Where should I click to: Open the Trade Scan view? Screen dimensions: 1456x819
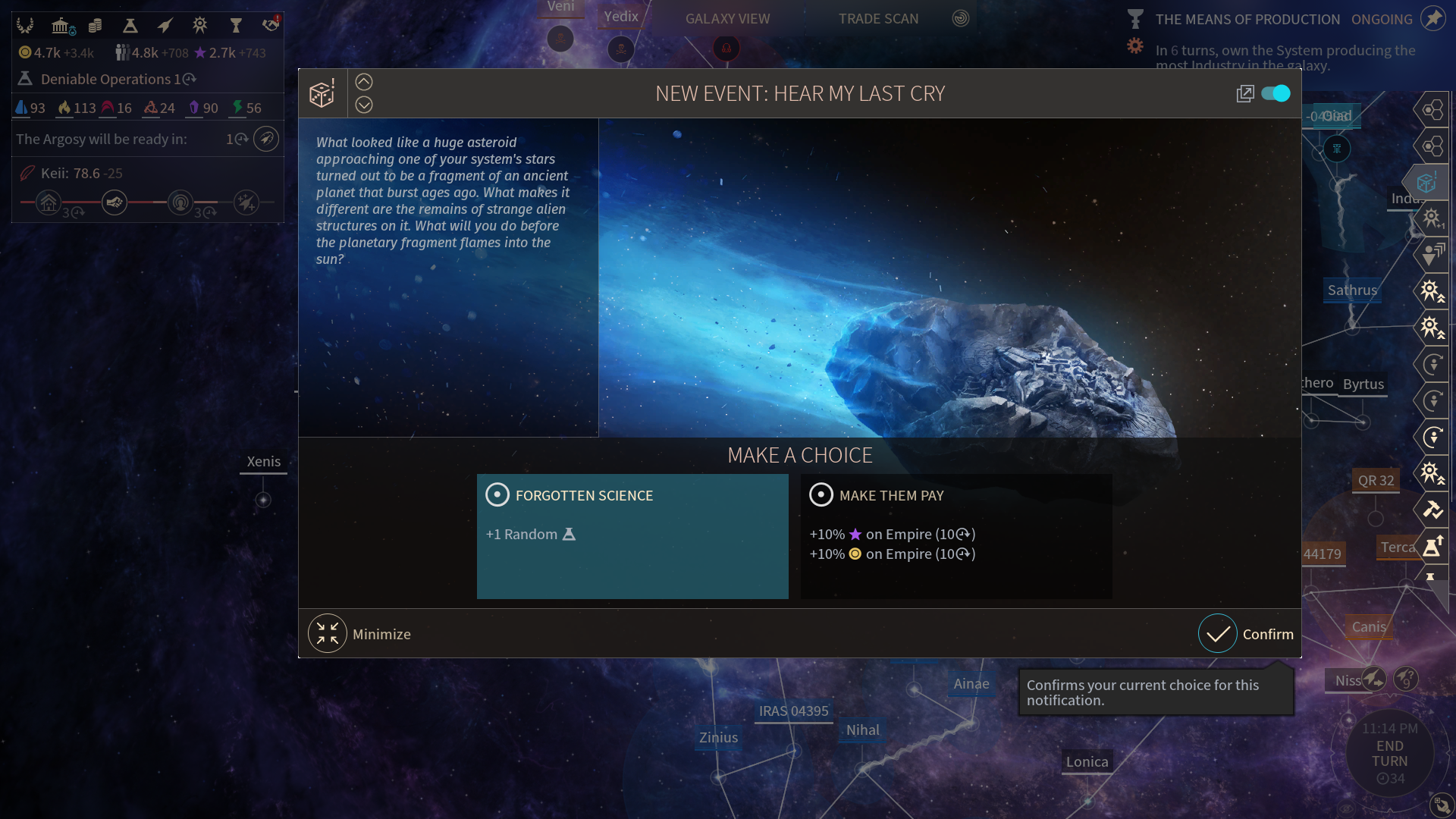[x=878, y=19]
